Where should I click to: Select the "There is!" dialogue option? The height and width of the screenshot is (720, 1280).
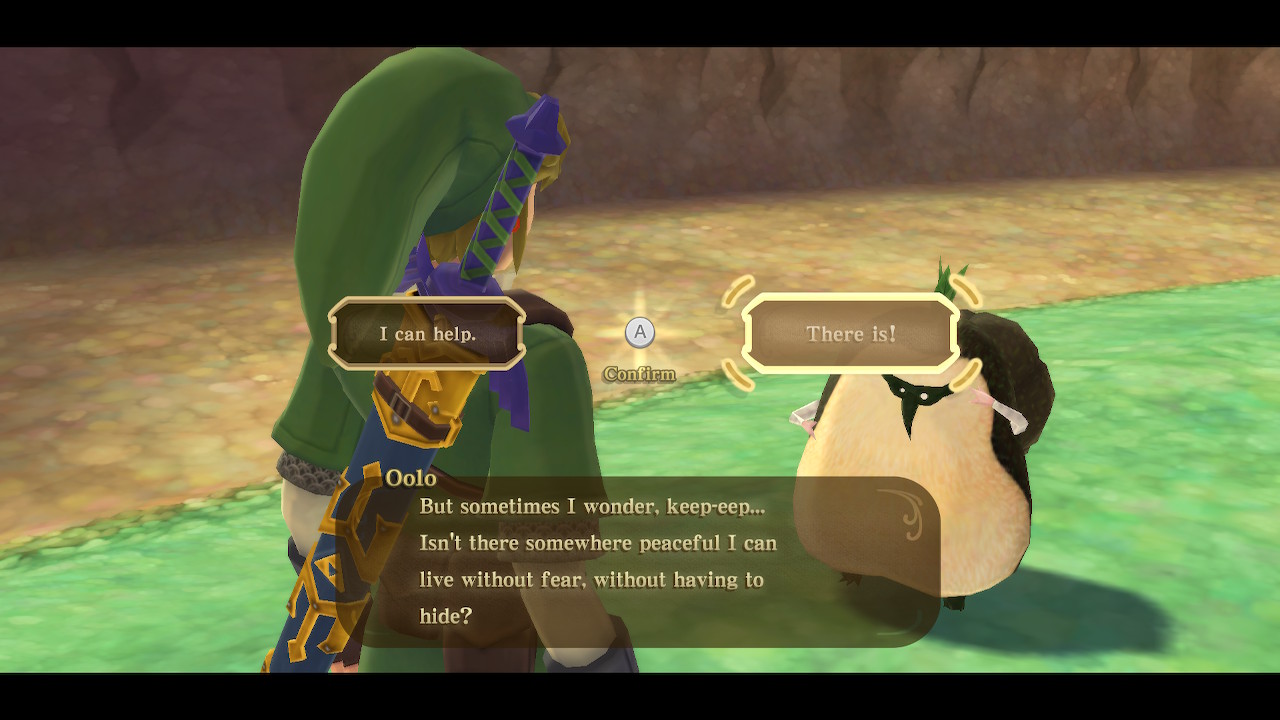851,334
